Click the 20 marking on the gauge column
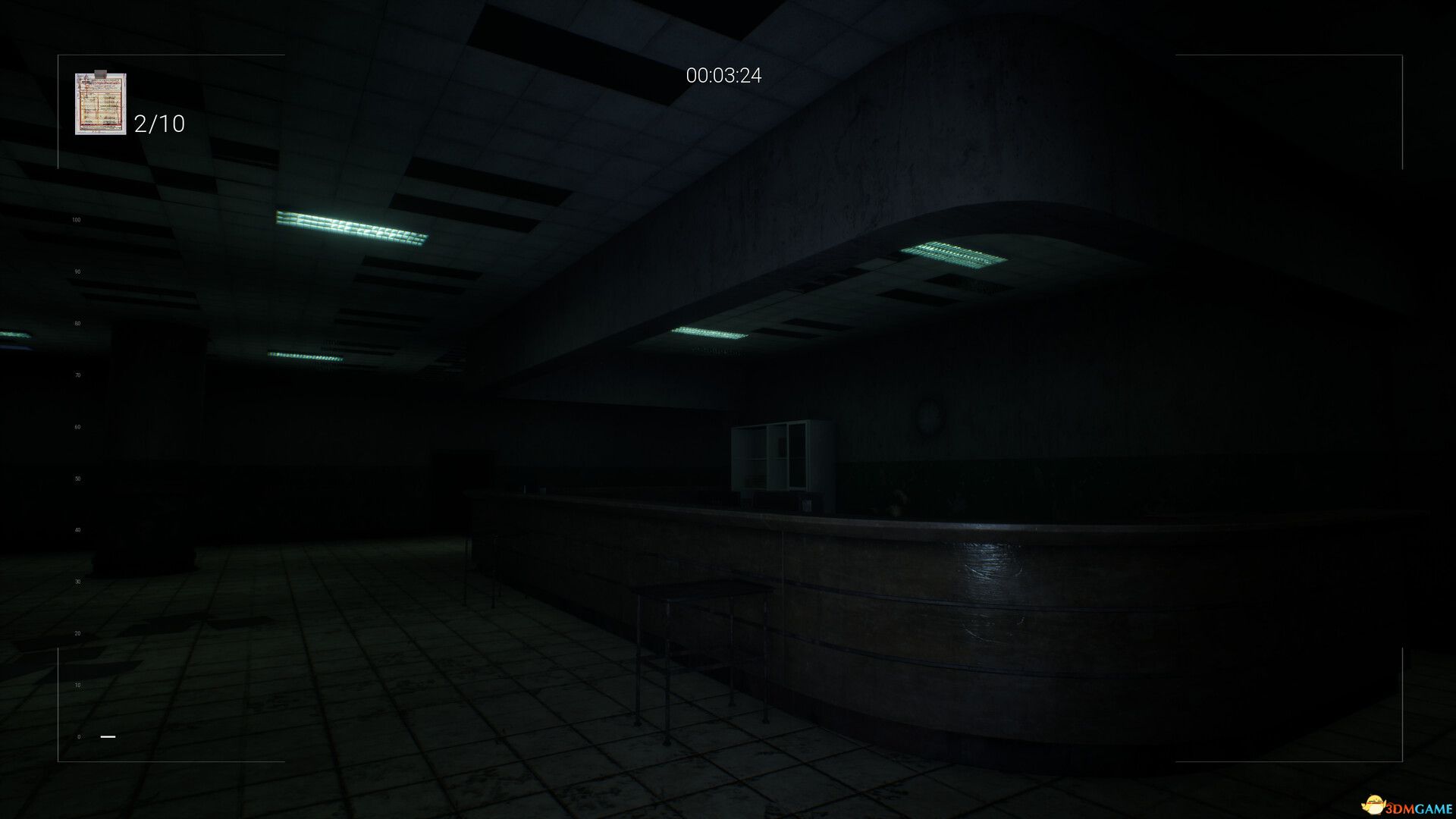1456x819 pixels. tap(76, 632)
